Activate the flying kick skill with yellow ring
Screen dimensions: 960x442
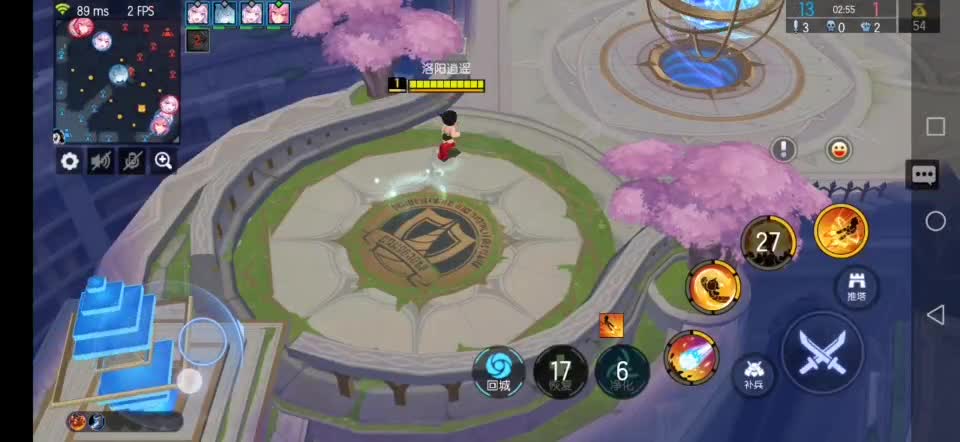[713, 287]
